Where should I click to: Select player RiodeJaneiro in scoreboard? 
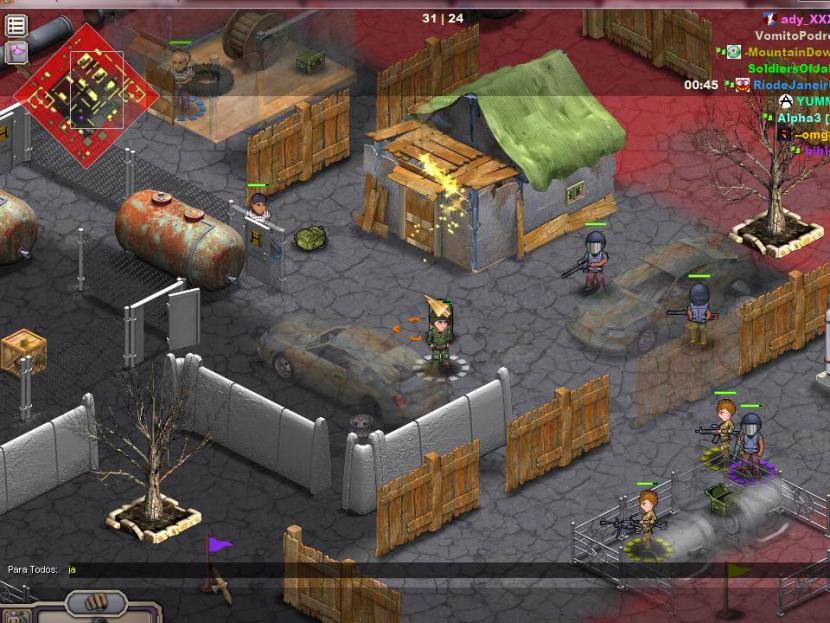791,86
